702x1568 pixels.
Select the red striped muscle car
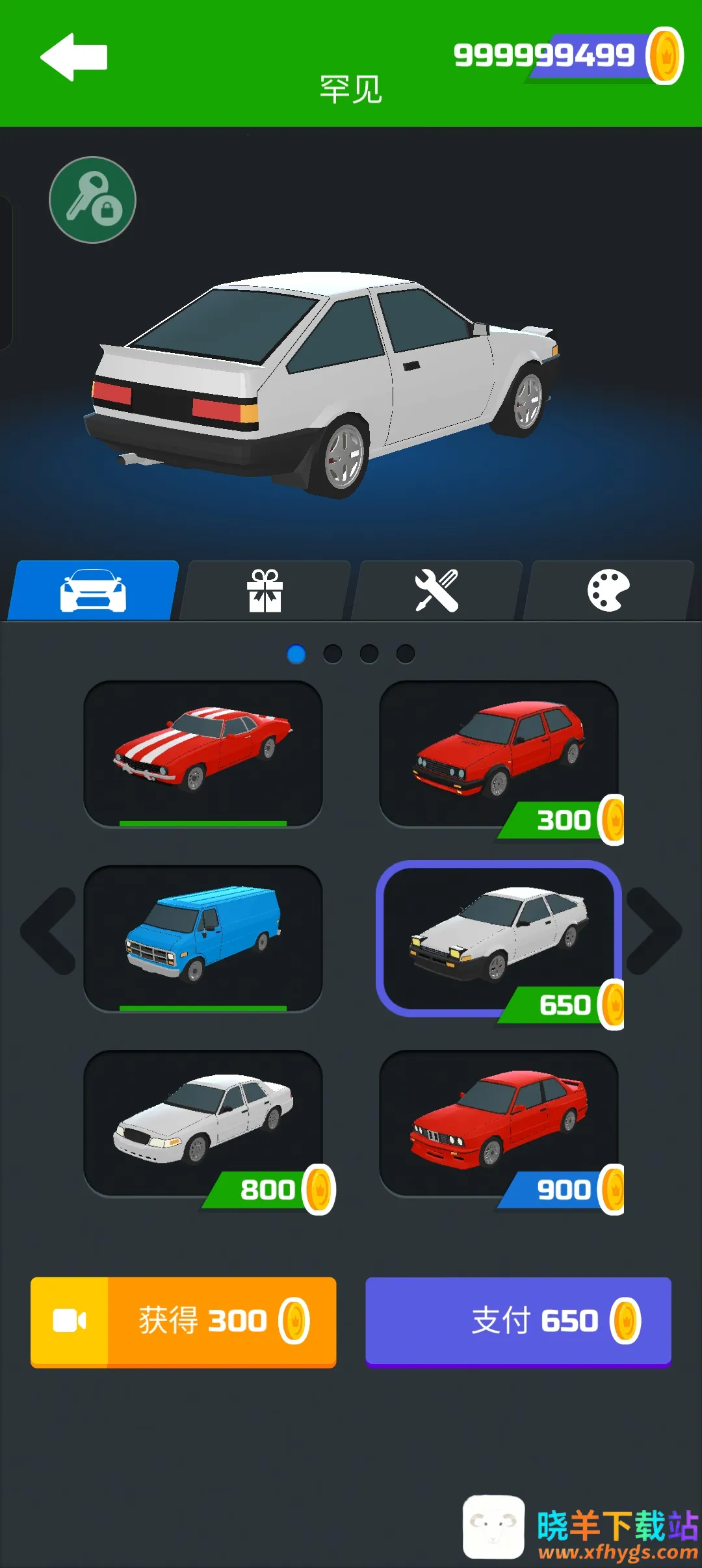click(x=203, y=753)
